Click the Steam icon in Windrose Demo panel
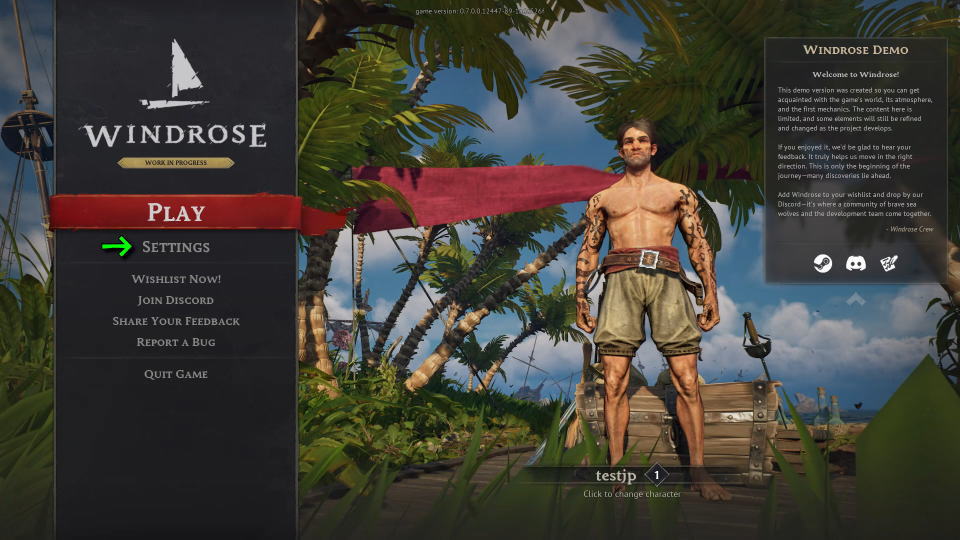960x540 pixels. click(x=820, y=264)
